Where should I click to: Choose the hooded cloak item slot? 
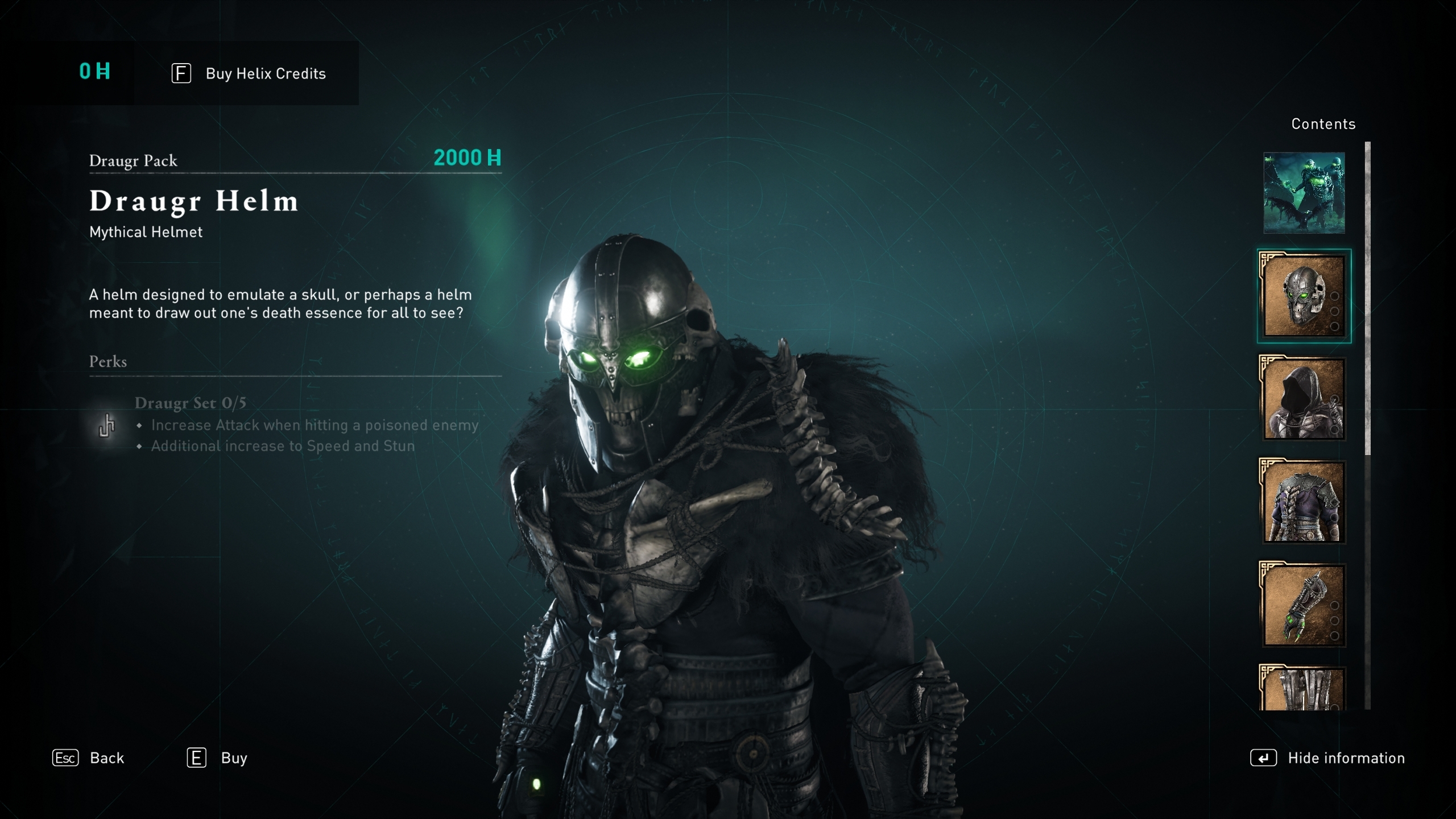[1304, 399]
